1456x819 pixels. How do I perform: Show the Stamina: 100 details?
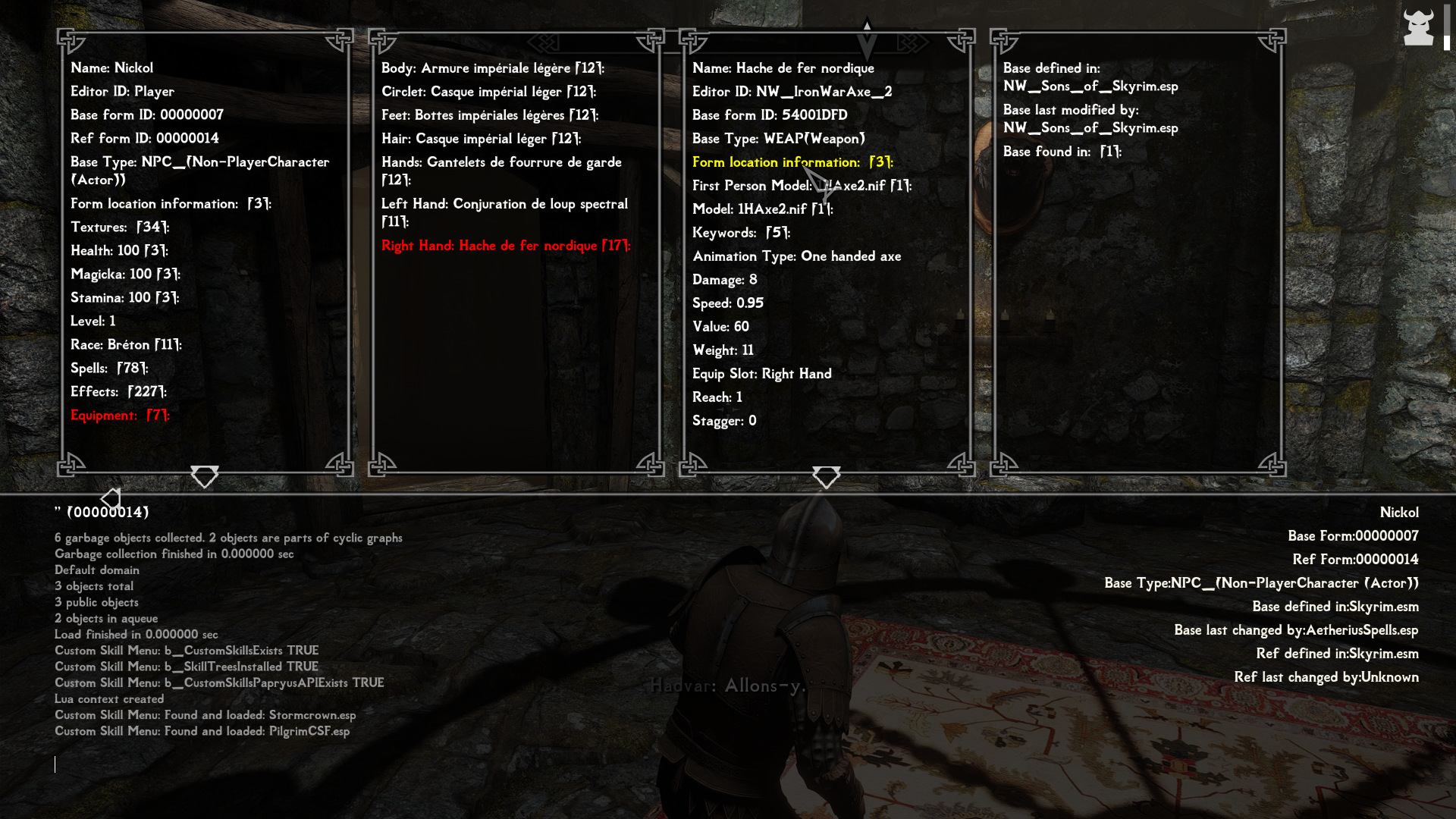[124, 298]
